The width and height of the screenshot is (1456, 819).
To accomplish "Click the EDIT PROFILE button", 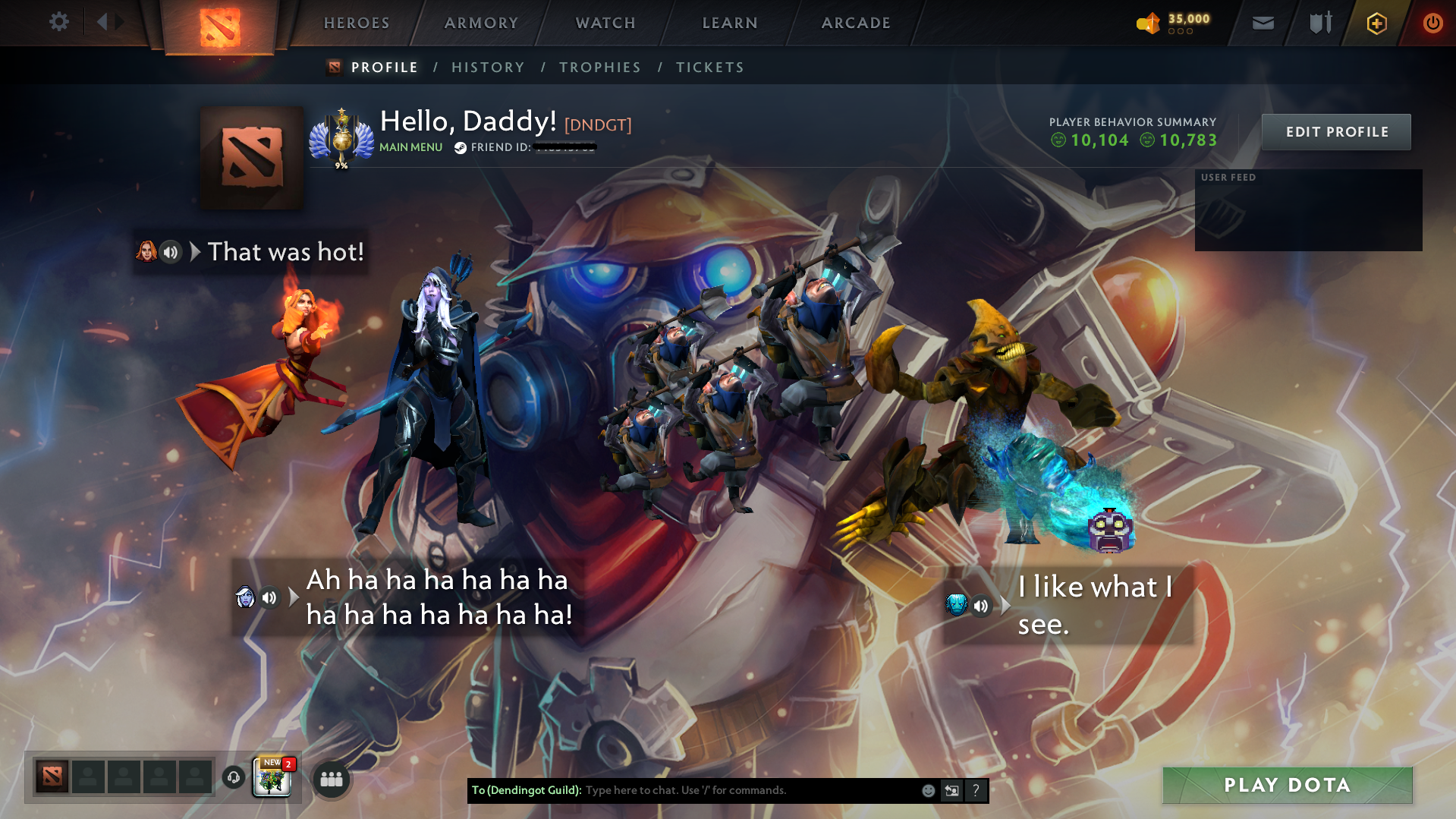I will coord(1335,131).
